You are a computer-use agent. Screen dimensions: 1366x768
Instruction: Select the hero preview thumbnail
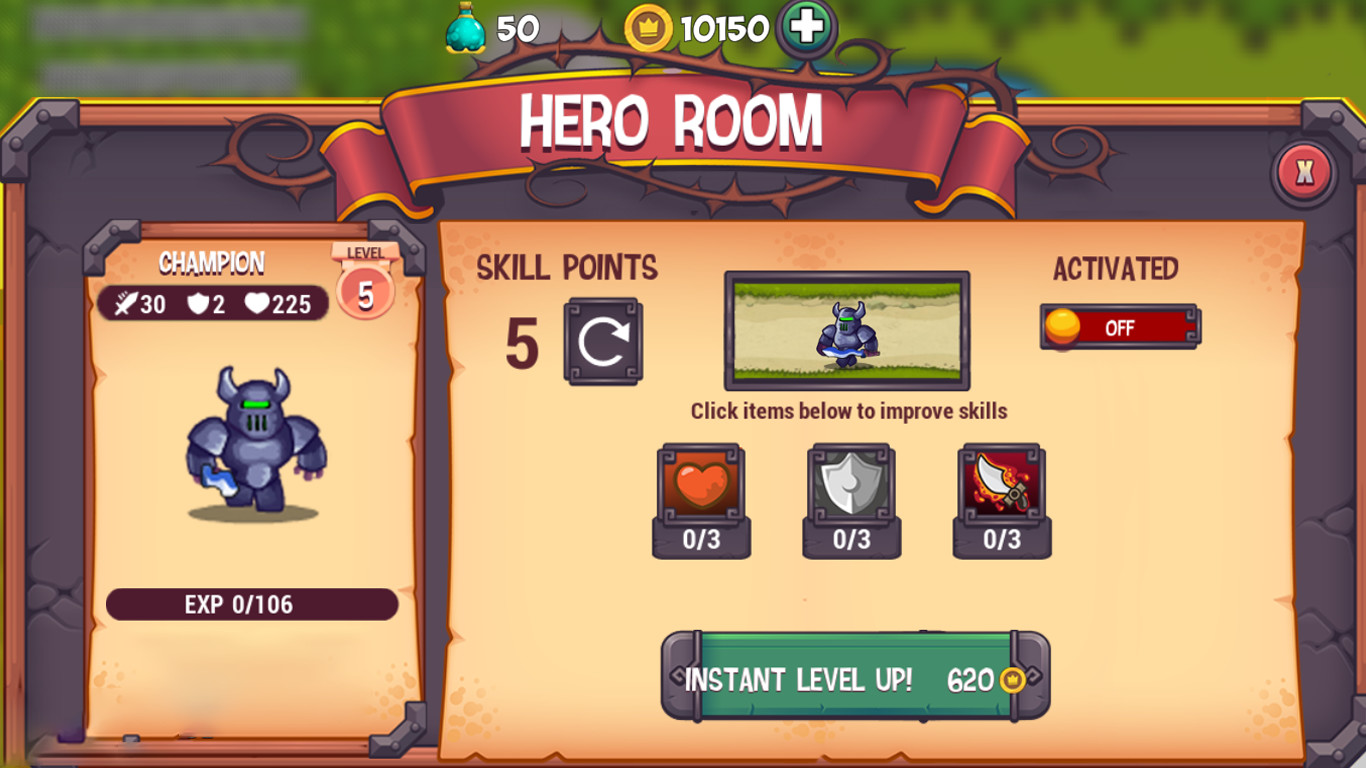point(847,330)
